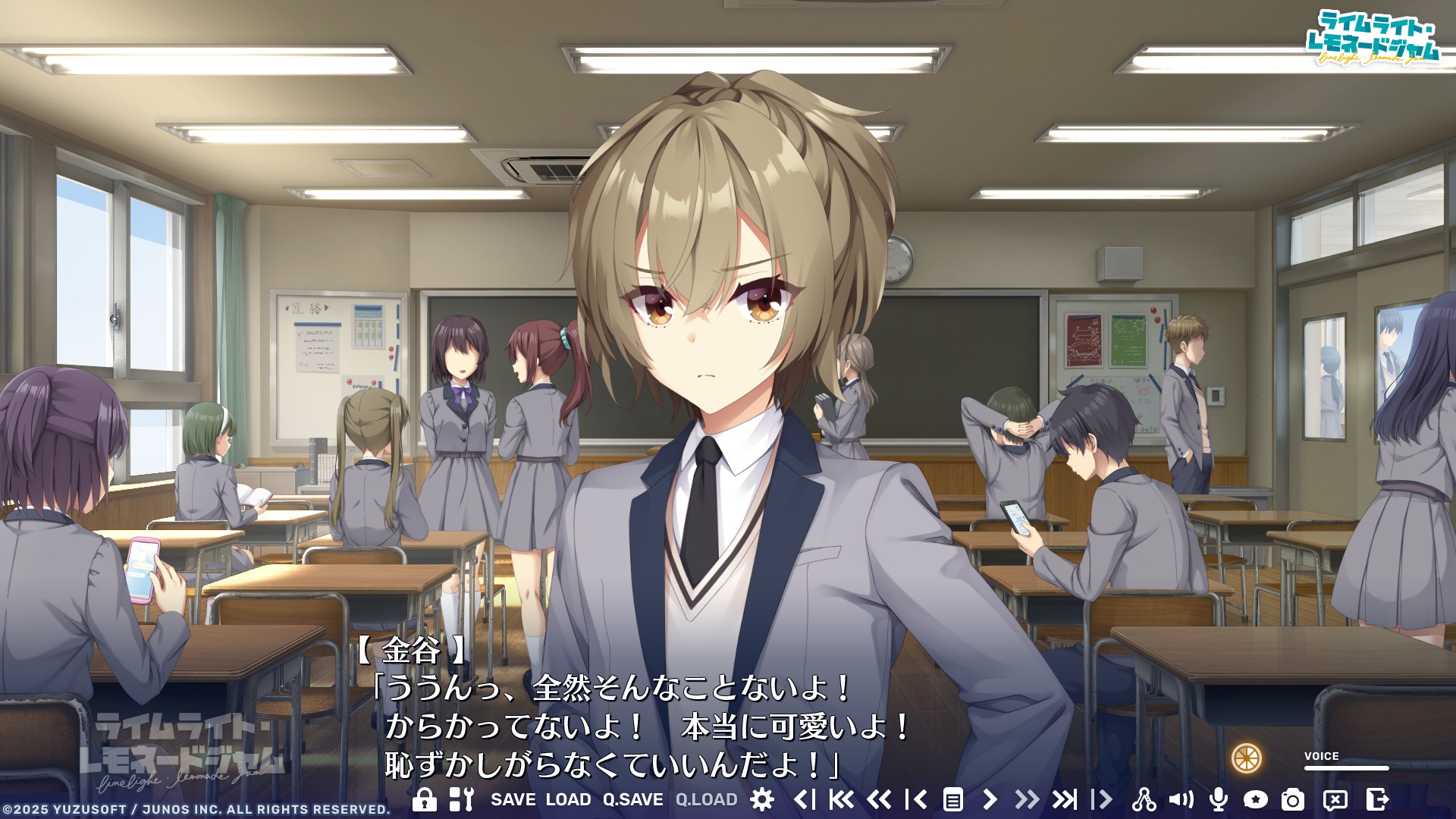Hide the message window with the boxed X icon
The height and width of the screenshot is (819, 1456).
[x=1334, y=797]
